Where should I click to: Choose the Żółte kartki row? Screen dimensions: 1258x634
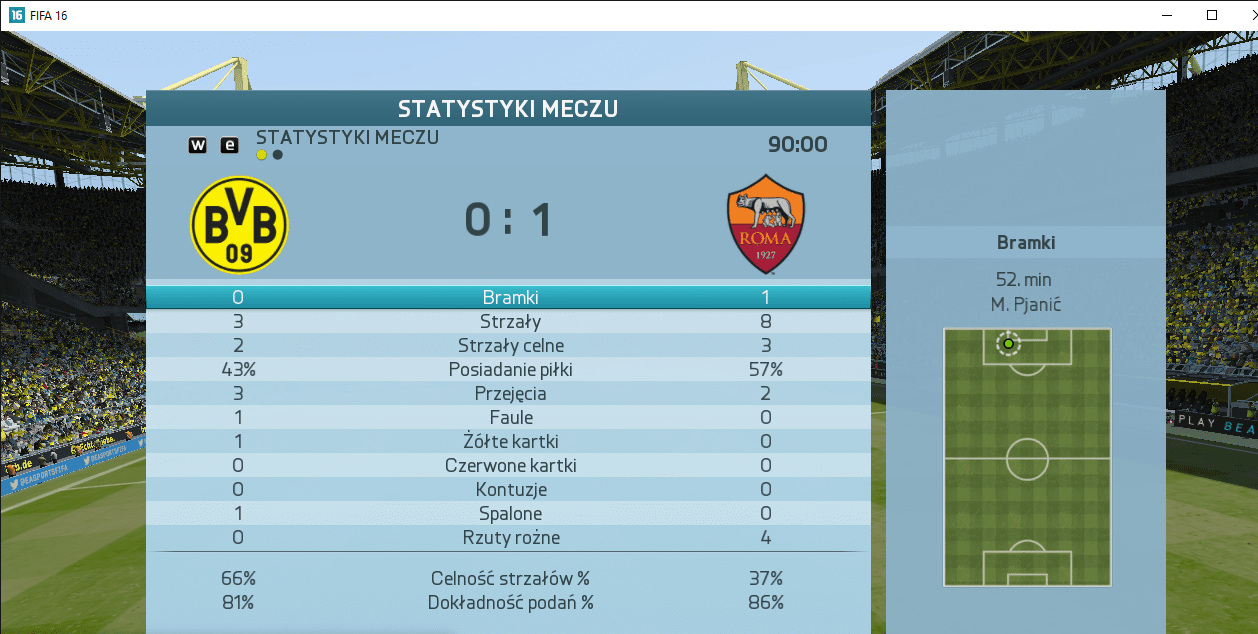coord(510,441)
